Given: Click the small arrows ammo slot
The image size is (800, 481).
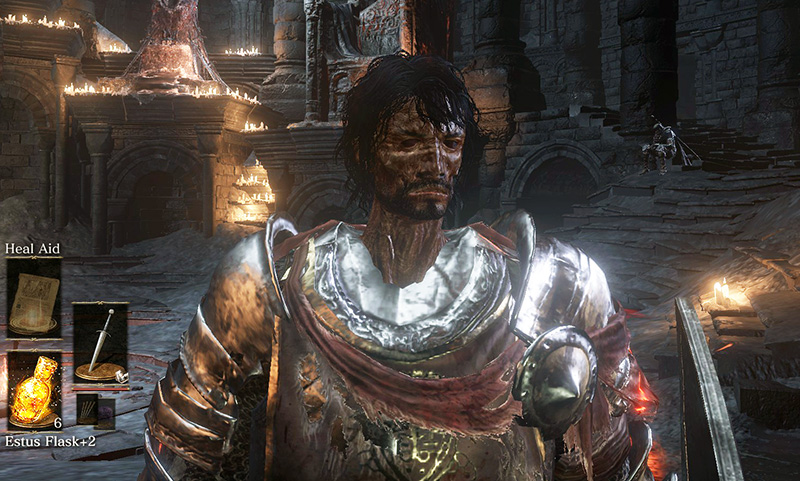Looking at the screenshot, I should click(x=87, y=410).
